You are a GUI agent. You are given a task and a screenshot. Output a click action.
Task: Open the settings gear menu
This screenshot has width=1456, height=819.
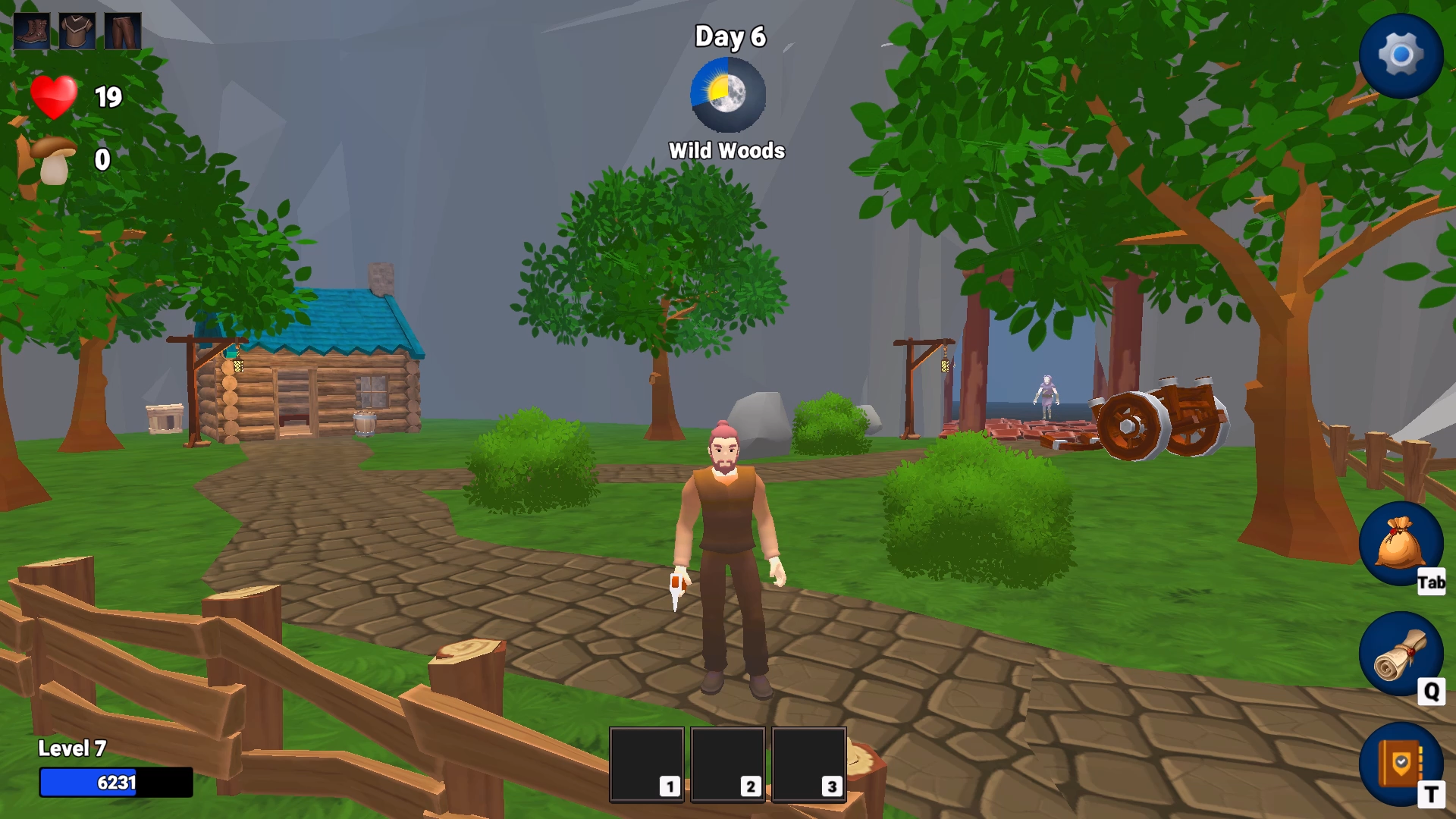[x=1401, y=53]
